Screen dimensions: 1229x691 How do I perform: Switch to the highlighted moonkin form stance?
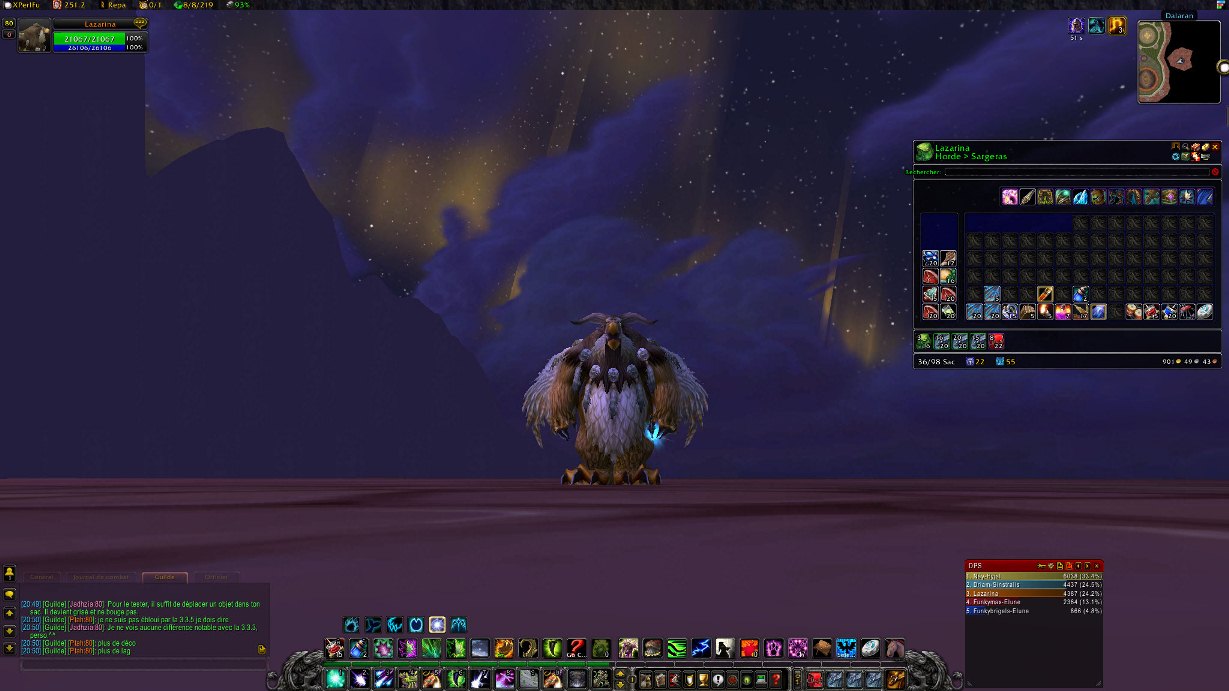pos(437,625)
